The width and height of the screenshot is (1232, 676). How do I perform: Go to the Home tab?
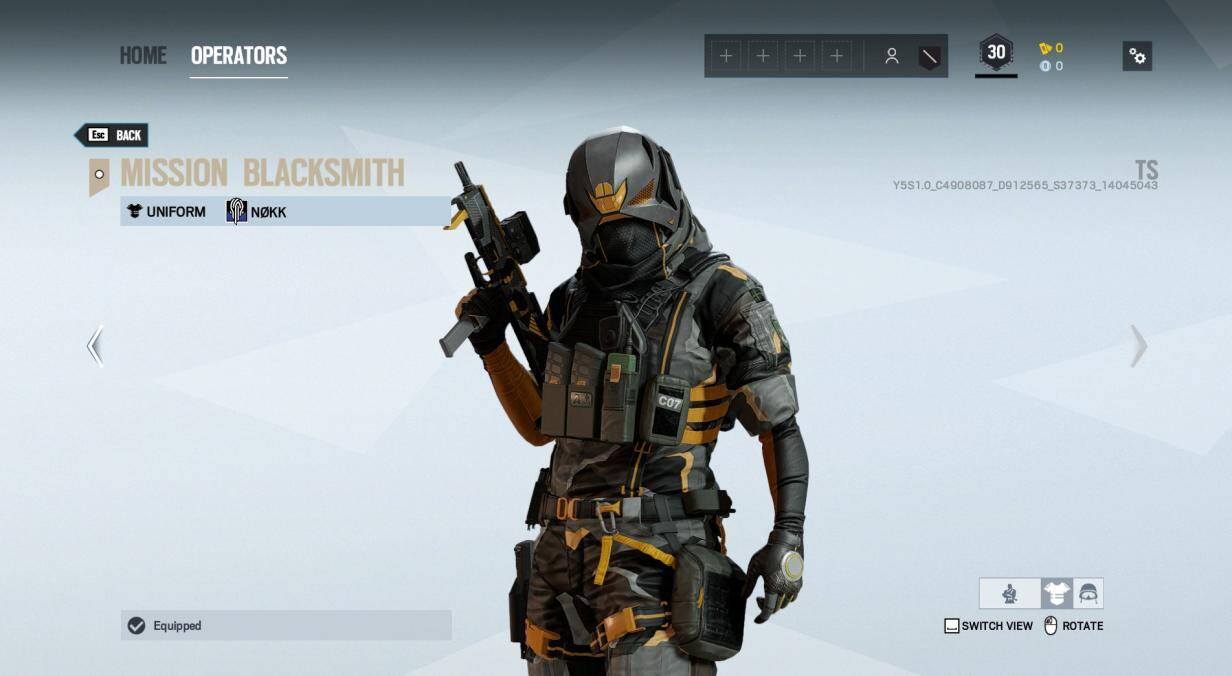(143, 56)
